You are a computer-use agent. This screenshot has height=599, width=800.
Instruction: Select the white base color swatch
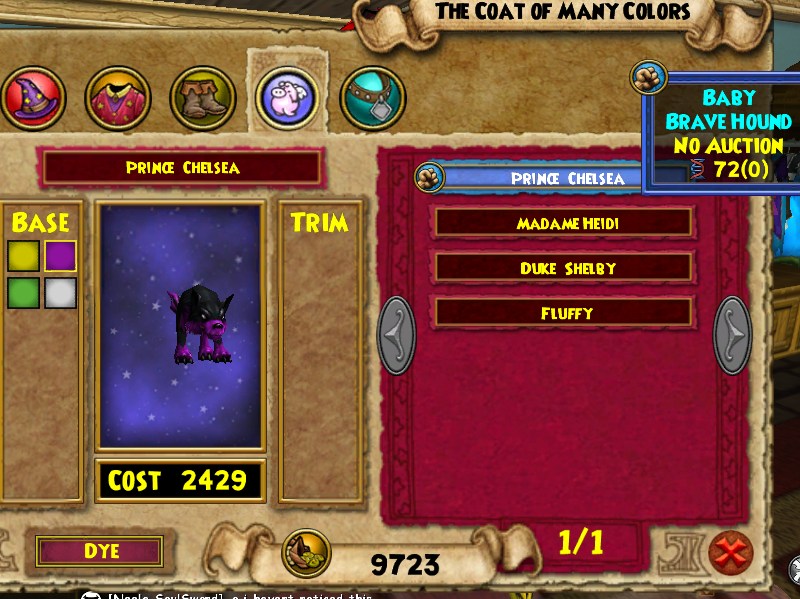point(60,293)
